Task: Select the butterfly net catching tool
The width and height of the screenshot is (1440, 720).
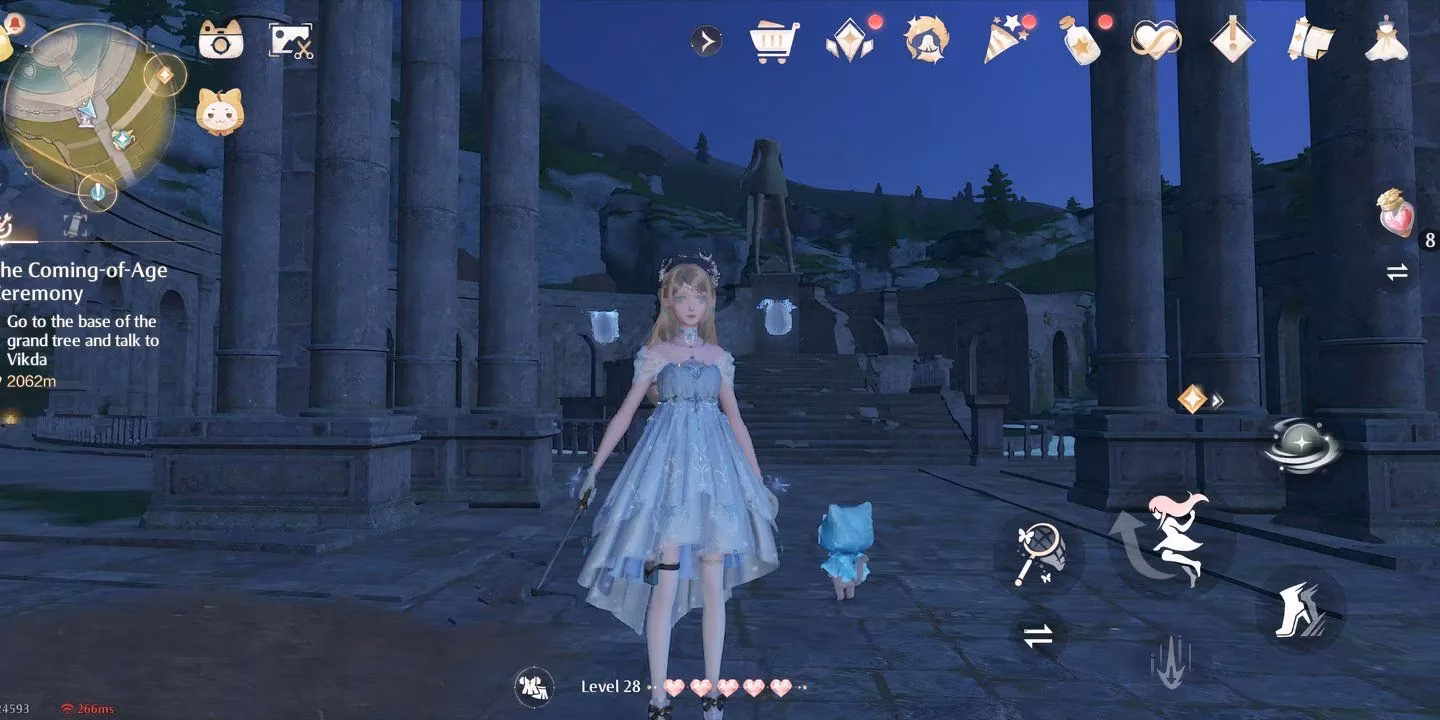Action: [x=1040, y=550]
